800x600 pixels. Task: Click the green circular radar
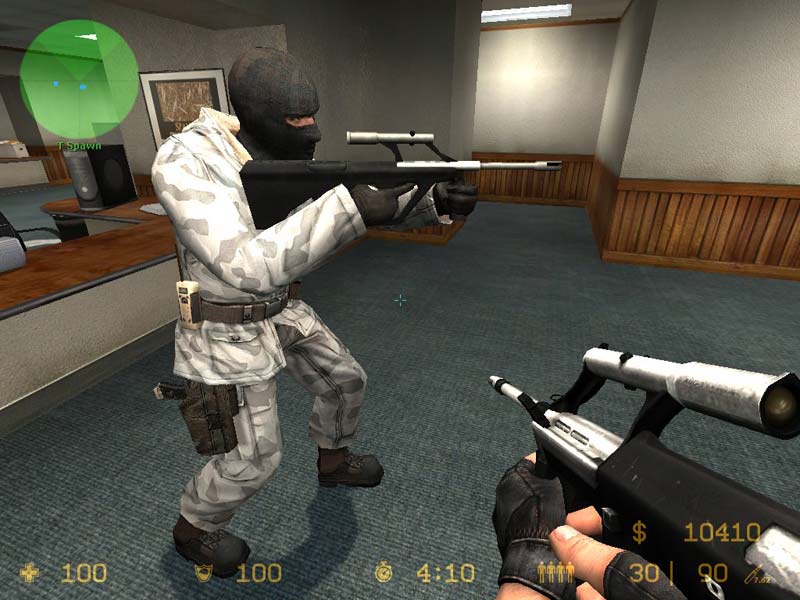point(79,79)
